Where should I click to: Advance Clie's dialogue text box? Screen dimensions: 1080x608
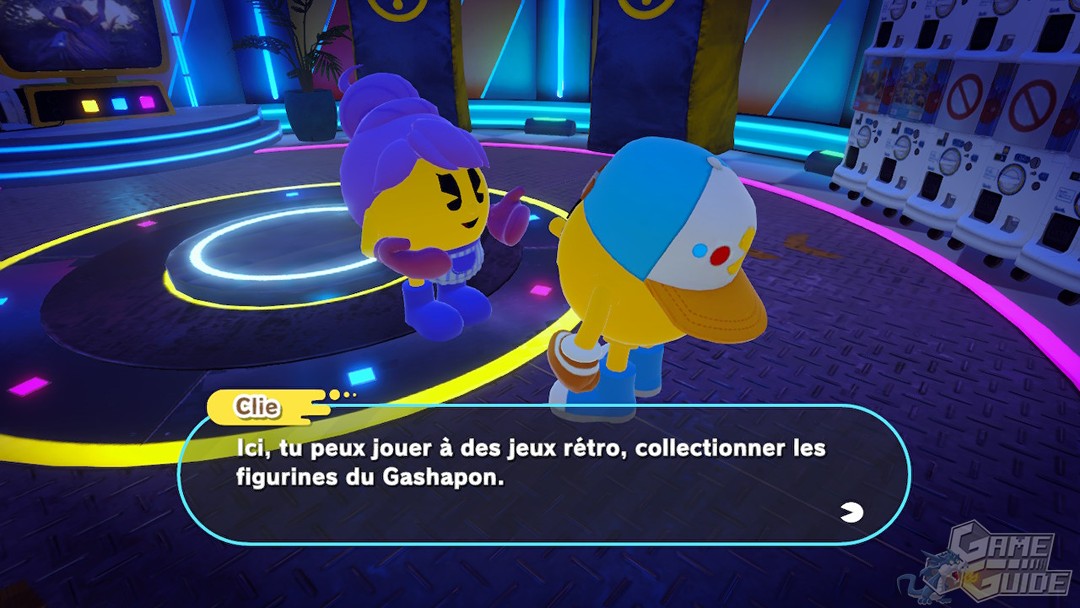tap(543, 474)
